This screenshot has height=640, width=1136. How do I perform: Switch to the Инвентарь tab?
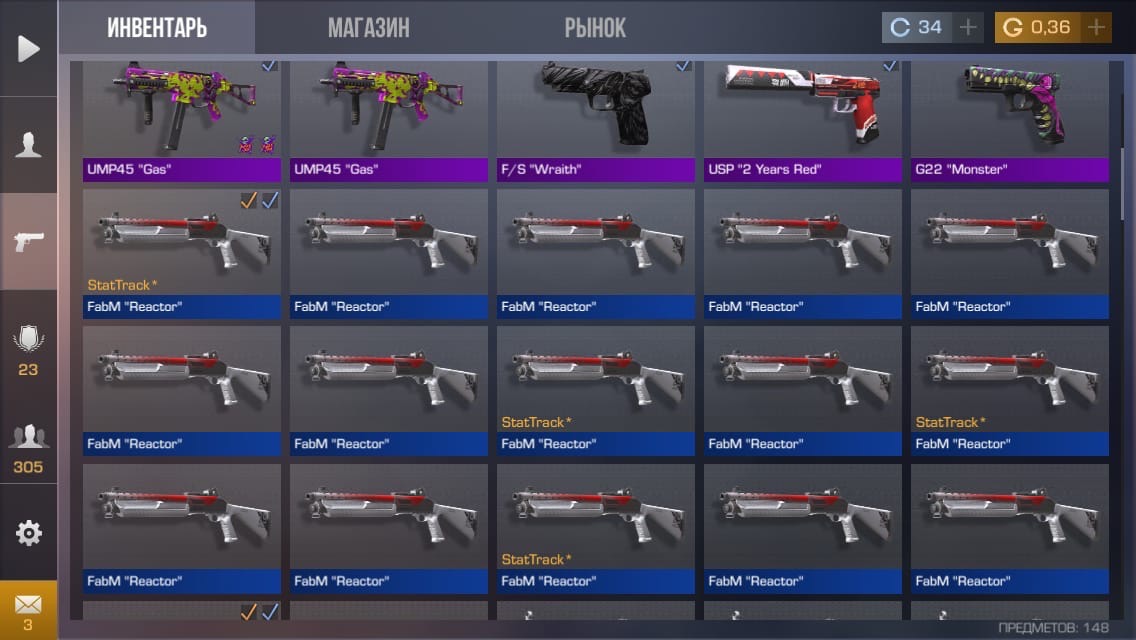point(157,27)
